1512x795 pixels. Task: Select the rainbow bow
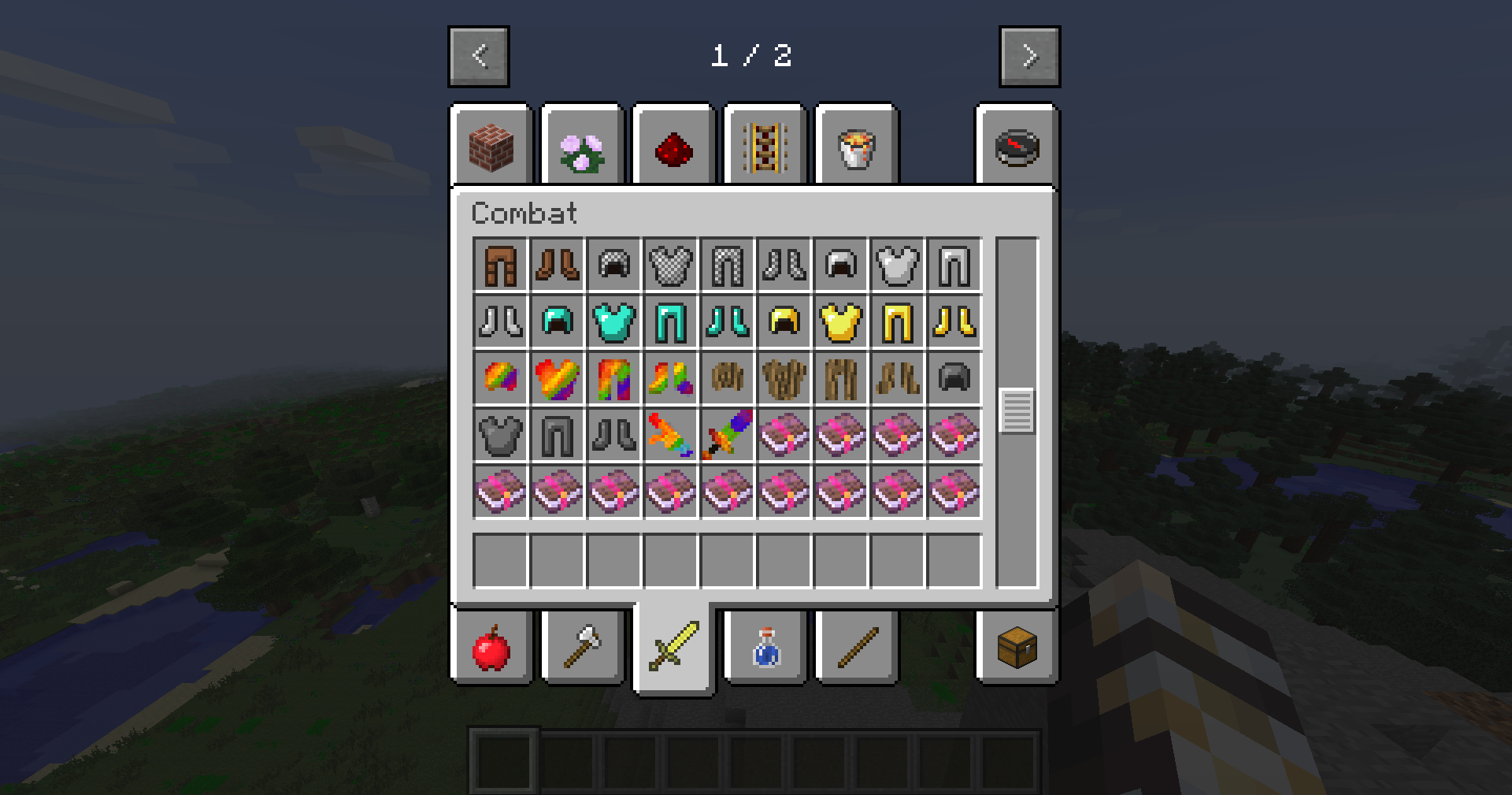(x=670, y=435)
